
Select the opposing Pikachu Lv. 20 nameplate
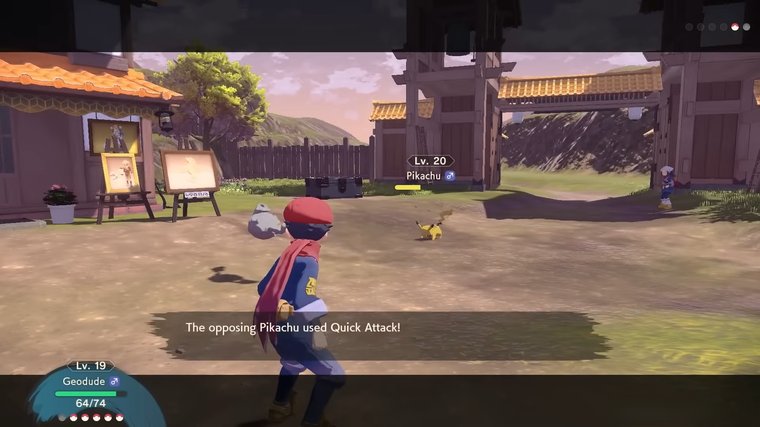click(431, 168)
